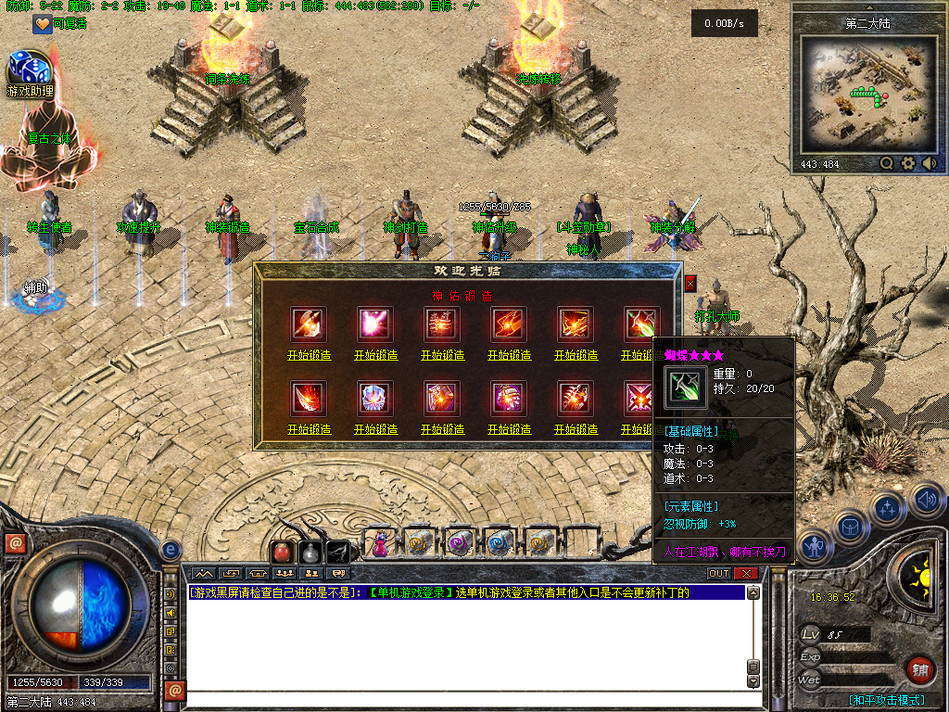Use the red potion belt slot
The height and width of the screenshot is (712, 949).
[x=282, y=552]
